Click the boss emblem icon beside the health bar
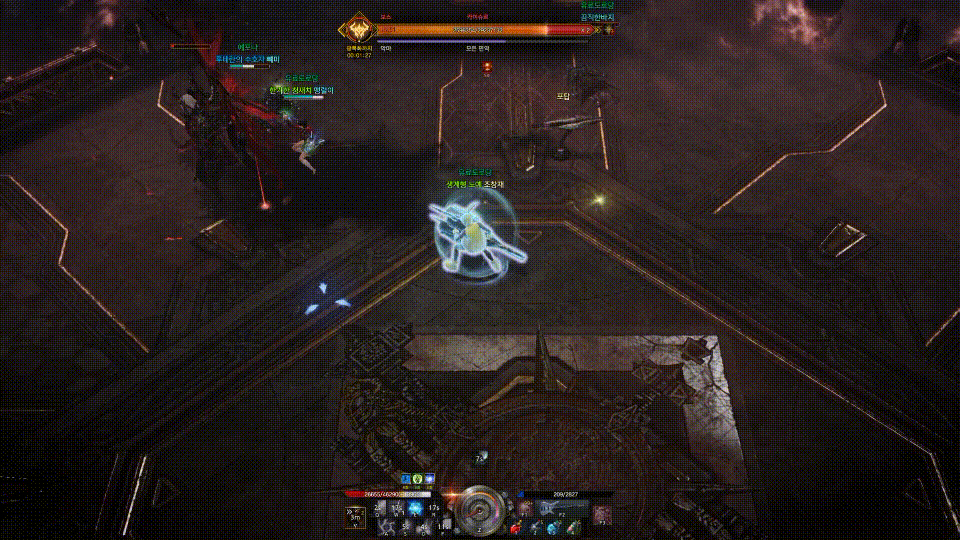This screenshot has height=540, width=960. [357, 30]
